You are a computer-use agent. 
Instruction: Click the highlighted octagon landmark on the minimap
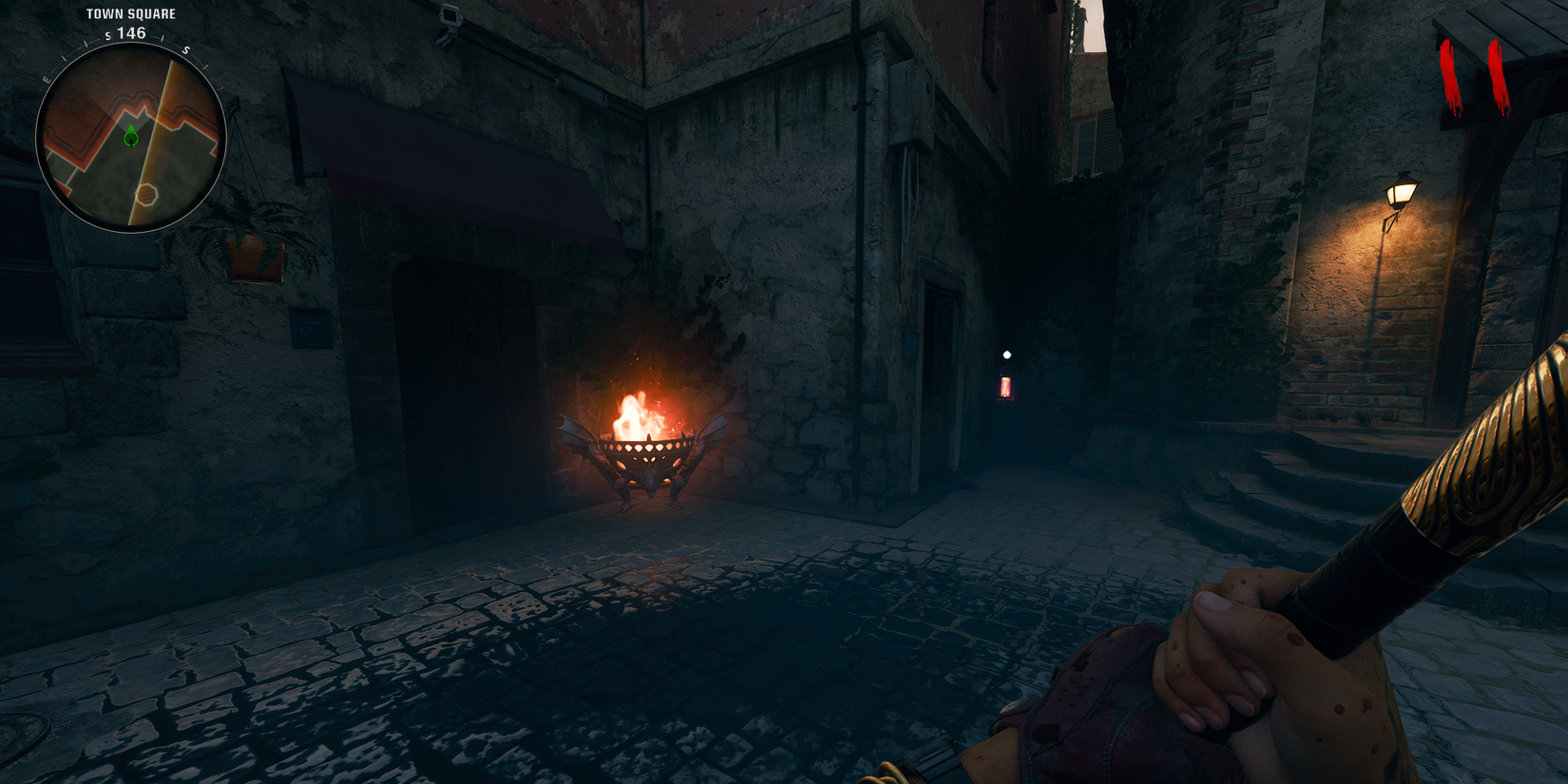(146, 193)
